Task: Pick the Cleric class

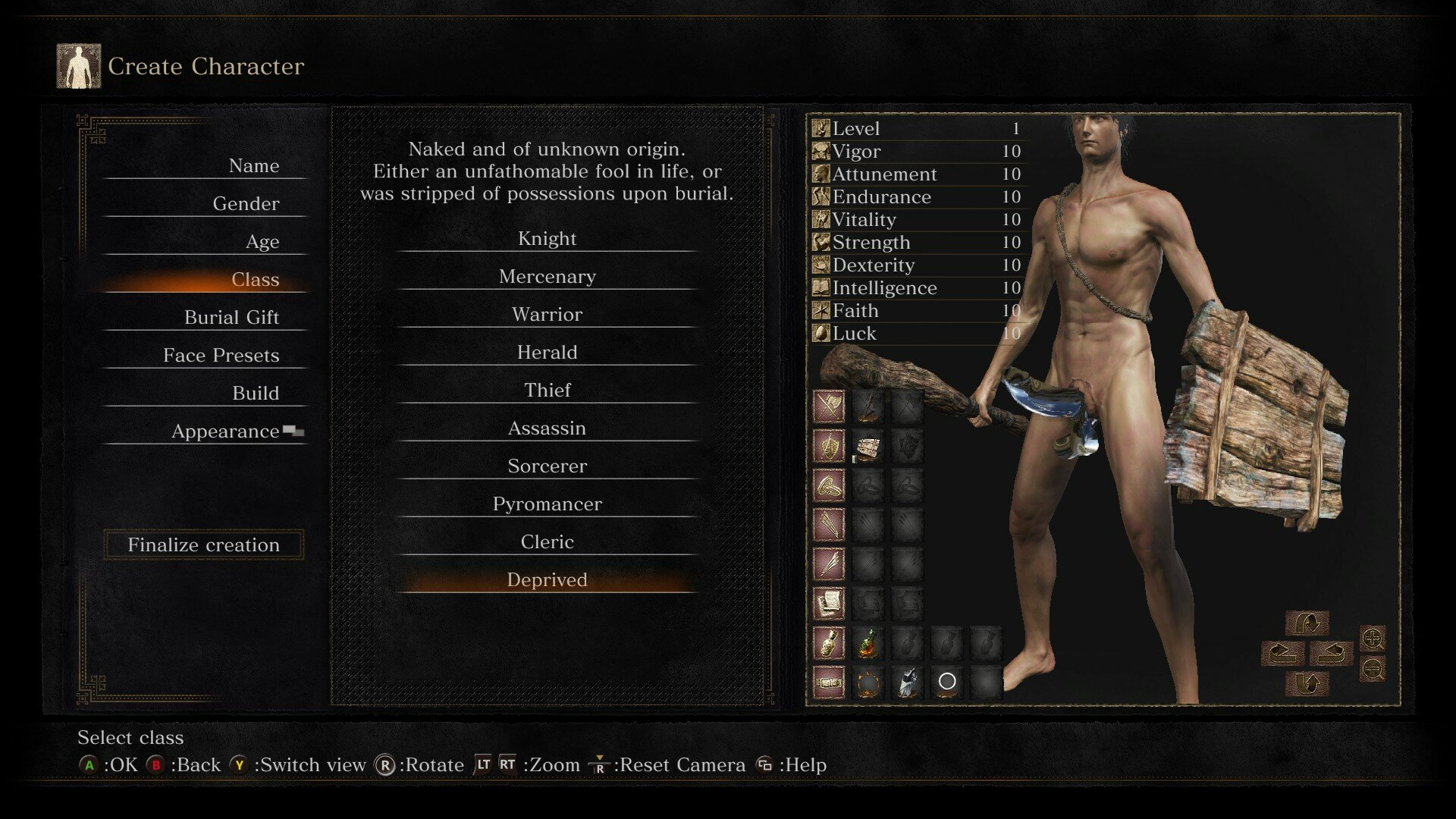Action: [547, 542]
